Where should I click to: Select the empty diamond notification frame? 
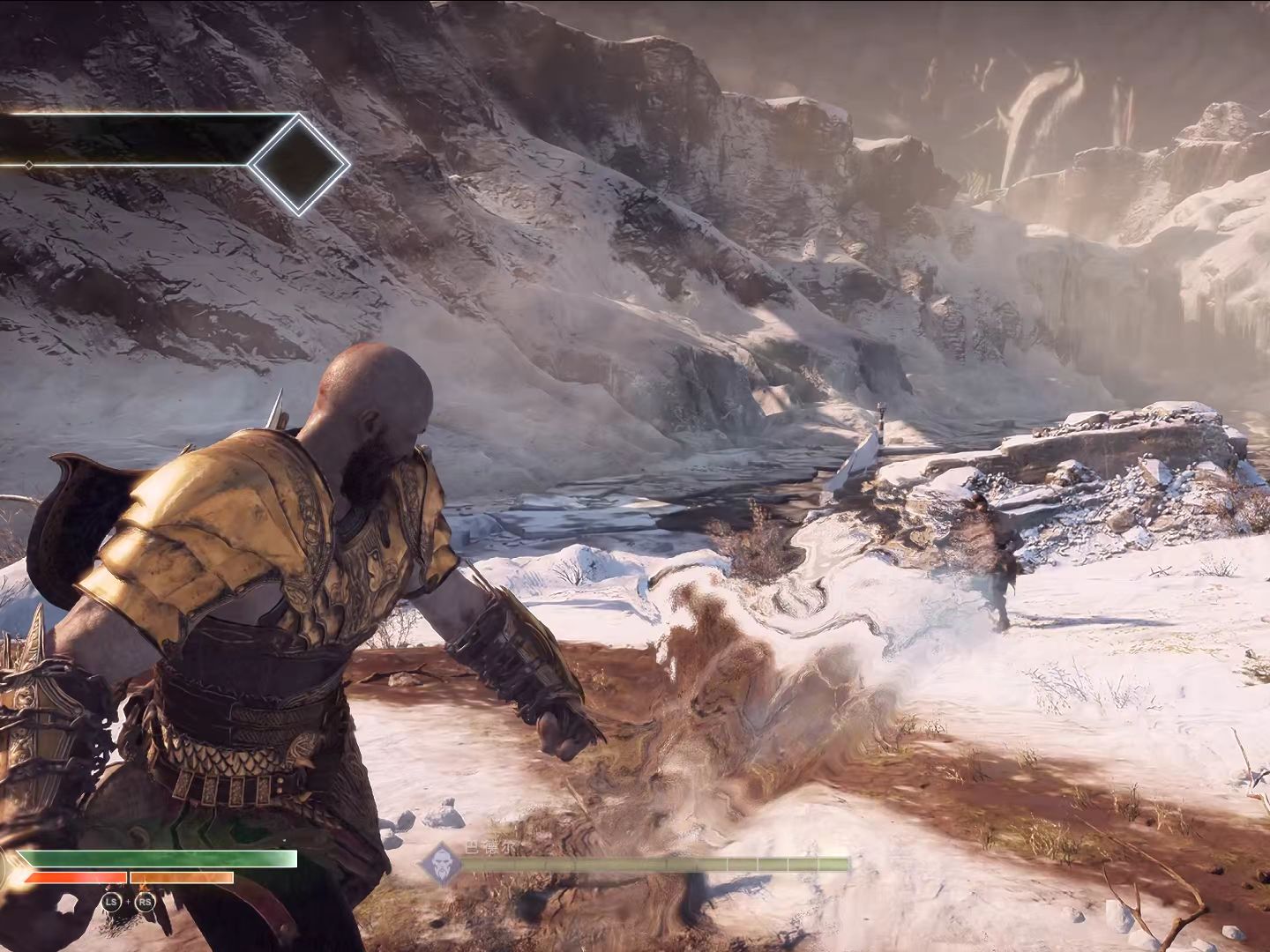click(300, 164)
